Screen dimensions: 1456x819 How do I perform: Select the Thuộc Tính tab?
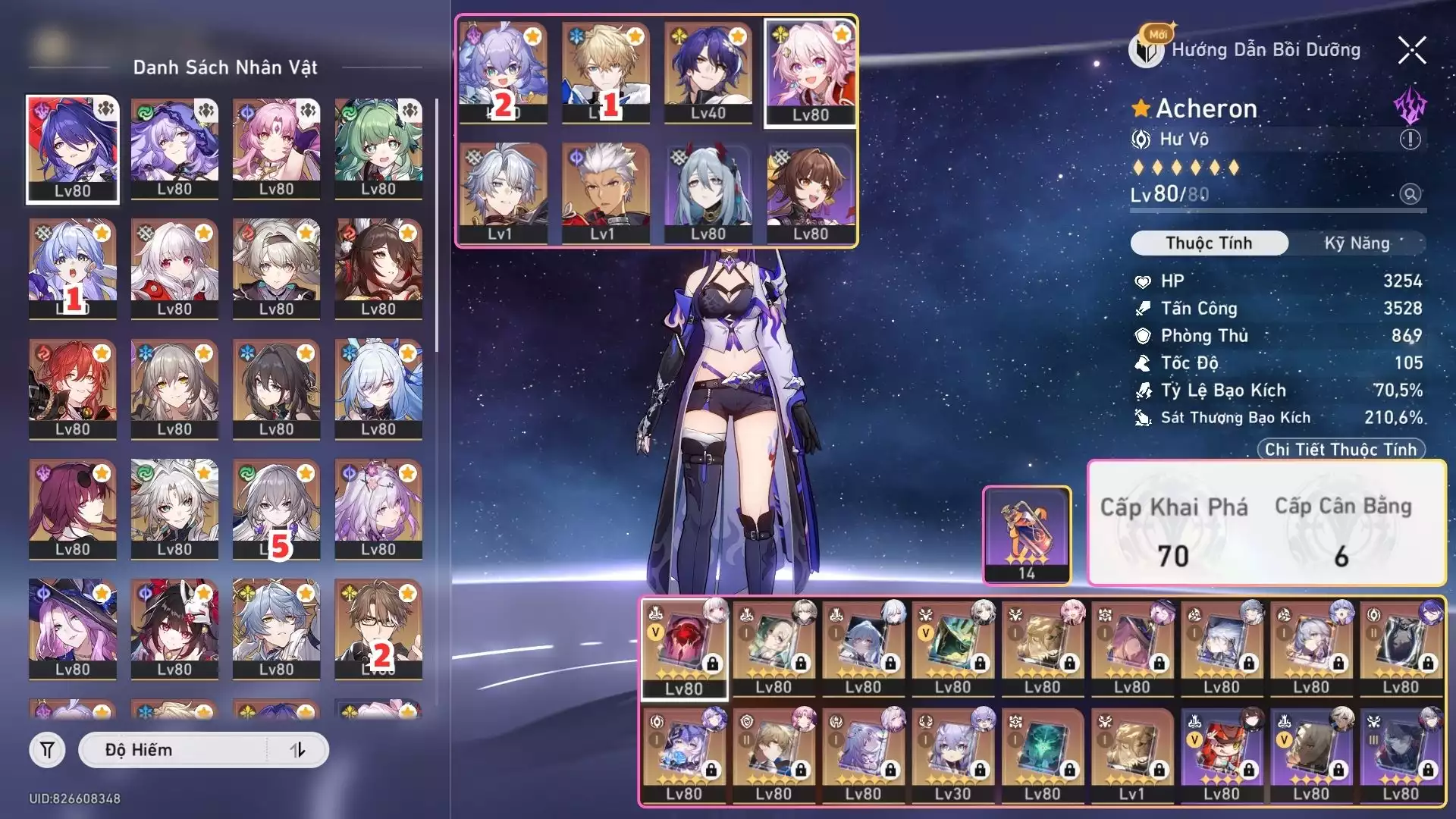click(x=1209, y=243)
